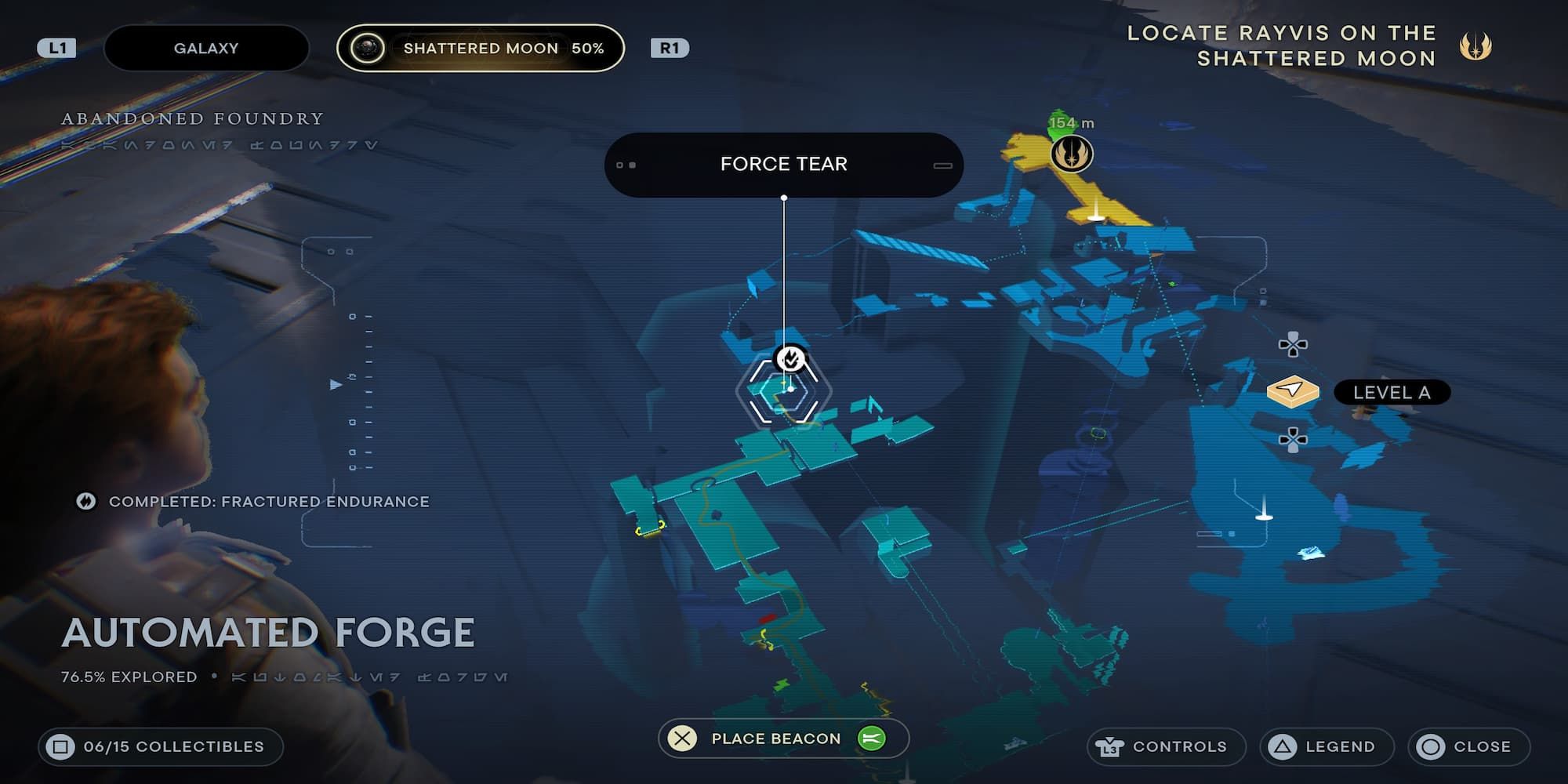Open the Controls overlay
Viewport: 1568px width, 784px height.
tap(1168, 746)
